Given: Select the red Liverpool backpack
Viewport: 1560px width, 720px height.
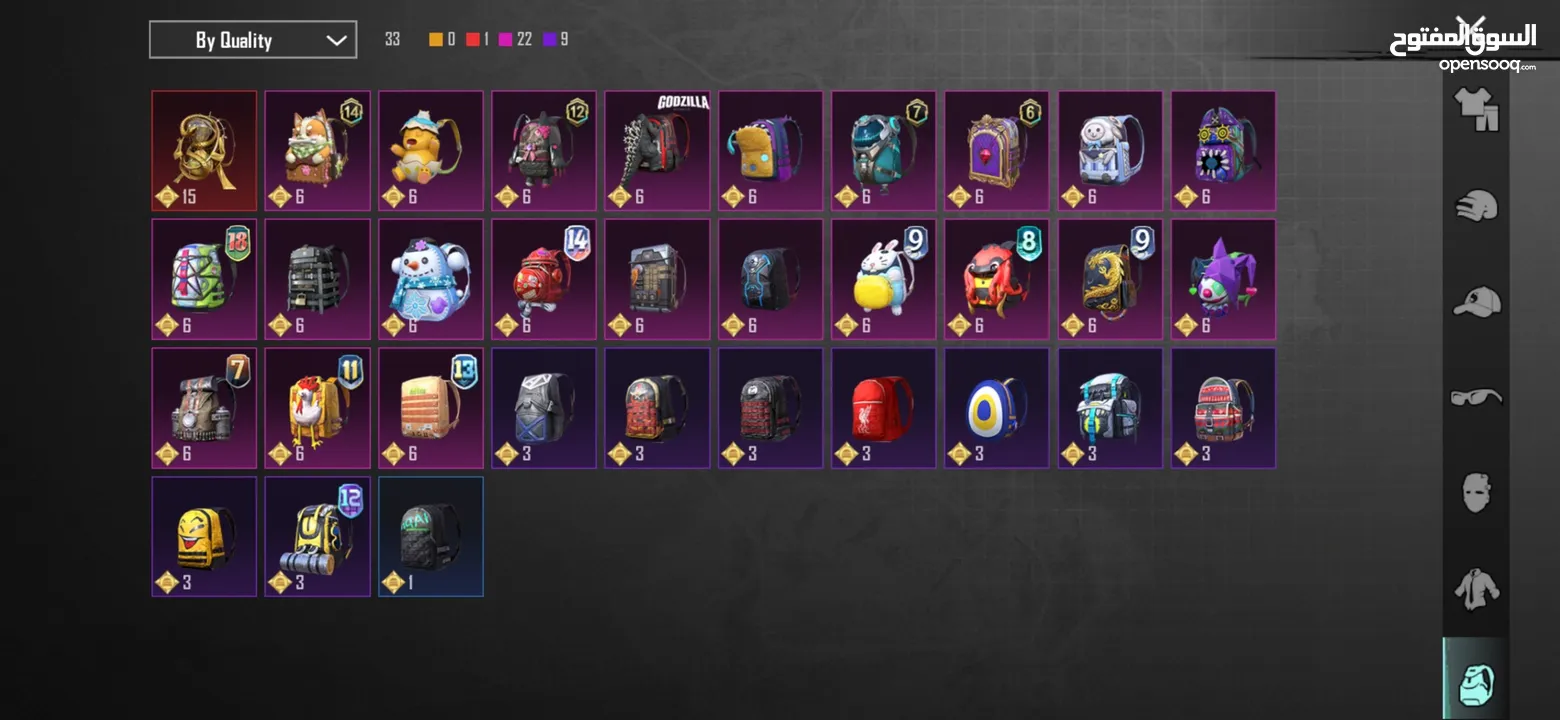Looking at the screenshot, I should [x=883, y=407].
